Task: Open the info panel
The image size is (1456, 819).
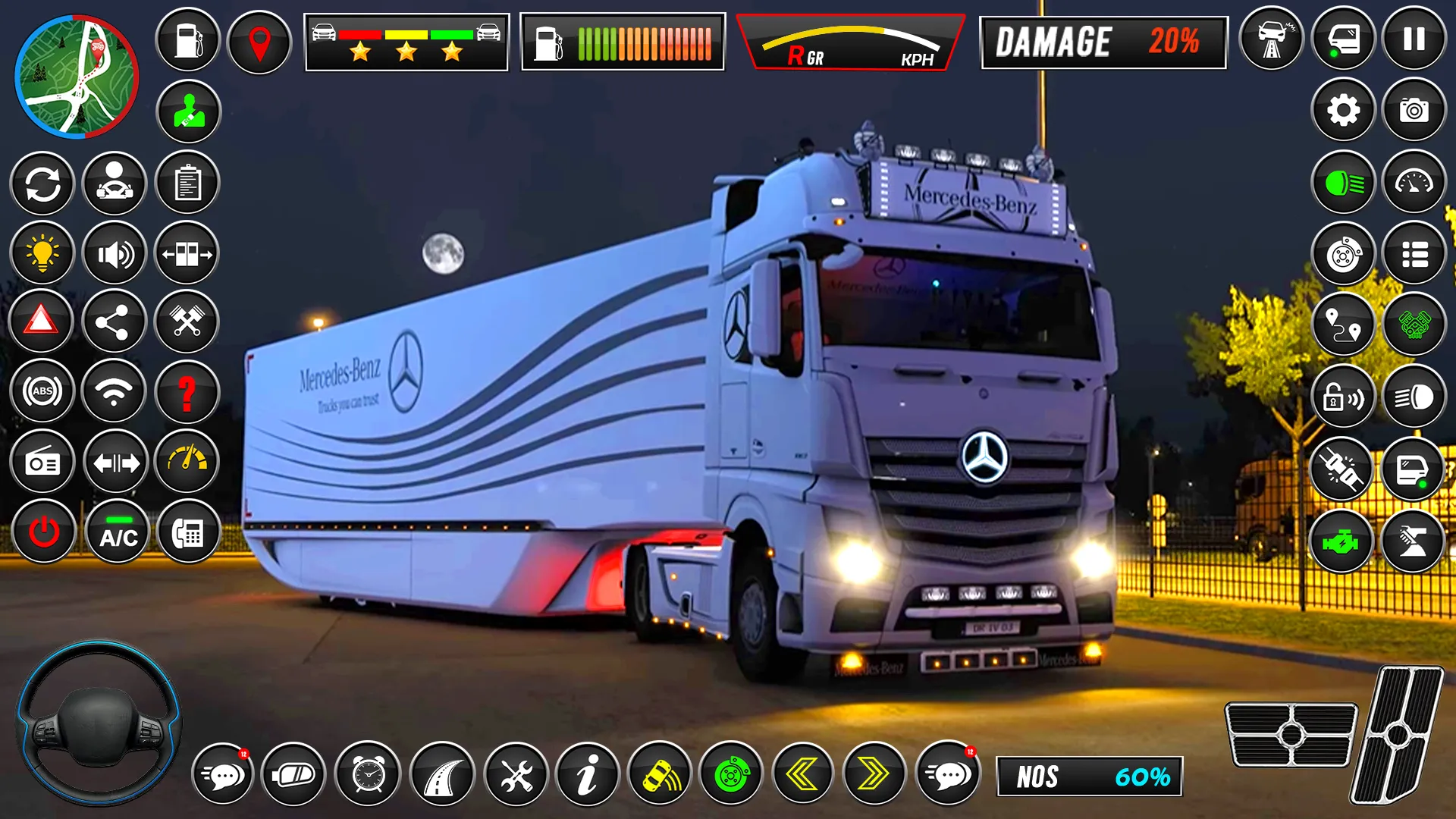Action: click(x=586, y=773)
